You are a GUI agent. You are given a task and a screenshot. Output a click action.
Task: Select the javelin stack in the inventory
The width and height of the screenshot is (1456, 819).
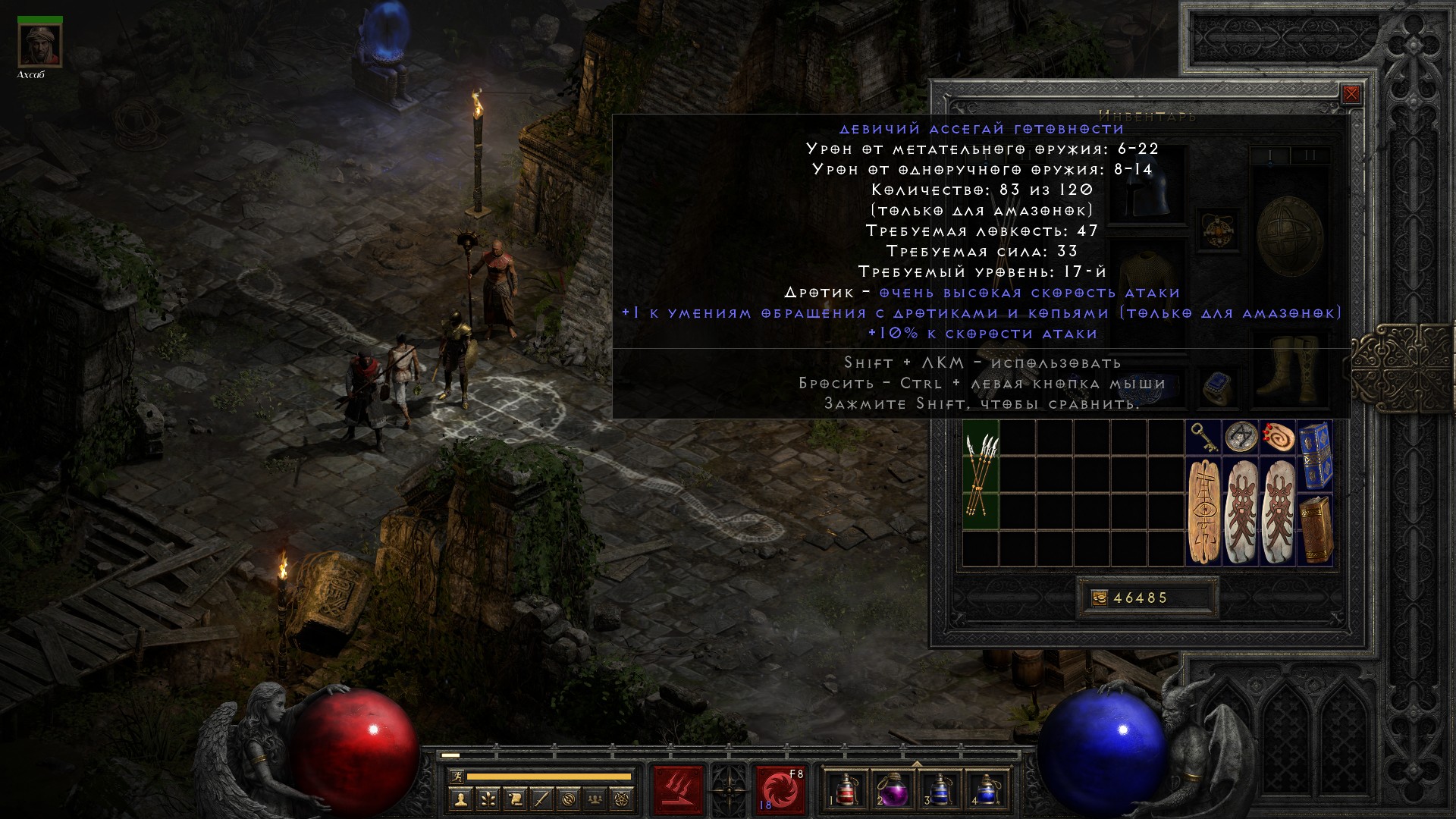point(981,475)
